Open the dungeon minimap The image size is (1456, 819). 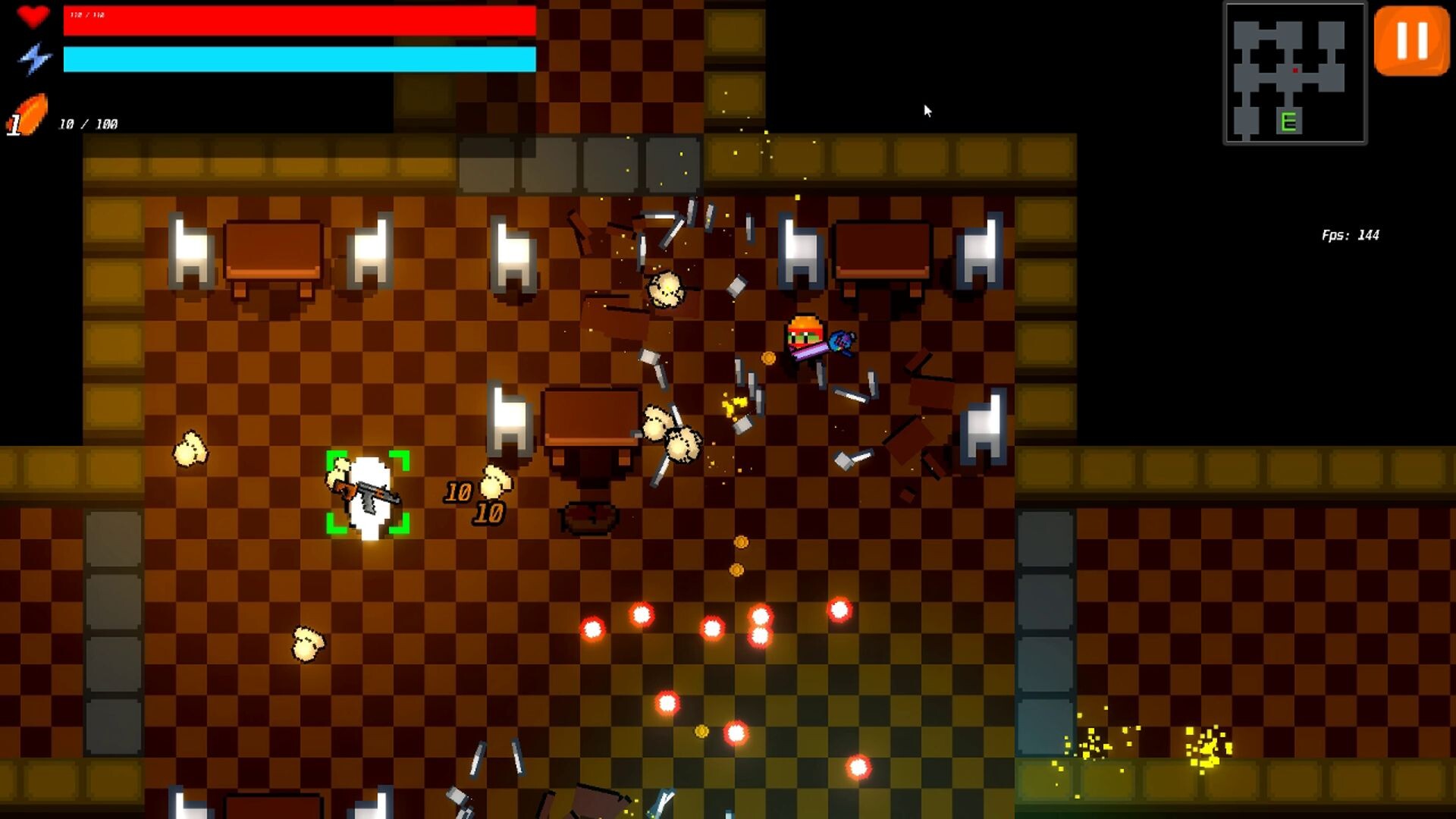[1294, 74]
